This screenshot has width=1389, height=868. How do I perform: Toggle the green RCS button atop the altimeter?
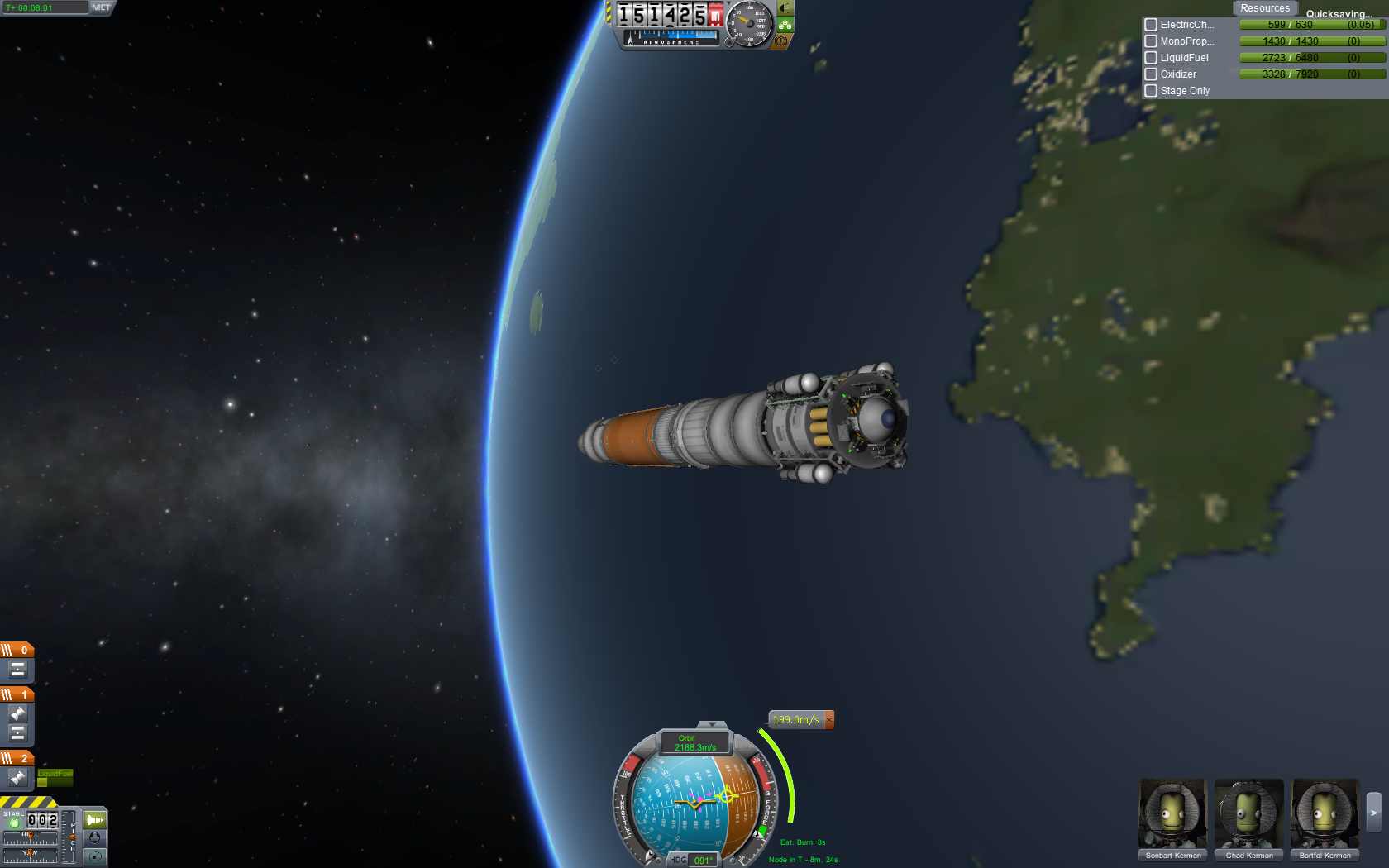(x=785, y=25)
